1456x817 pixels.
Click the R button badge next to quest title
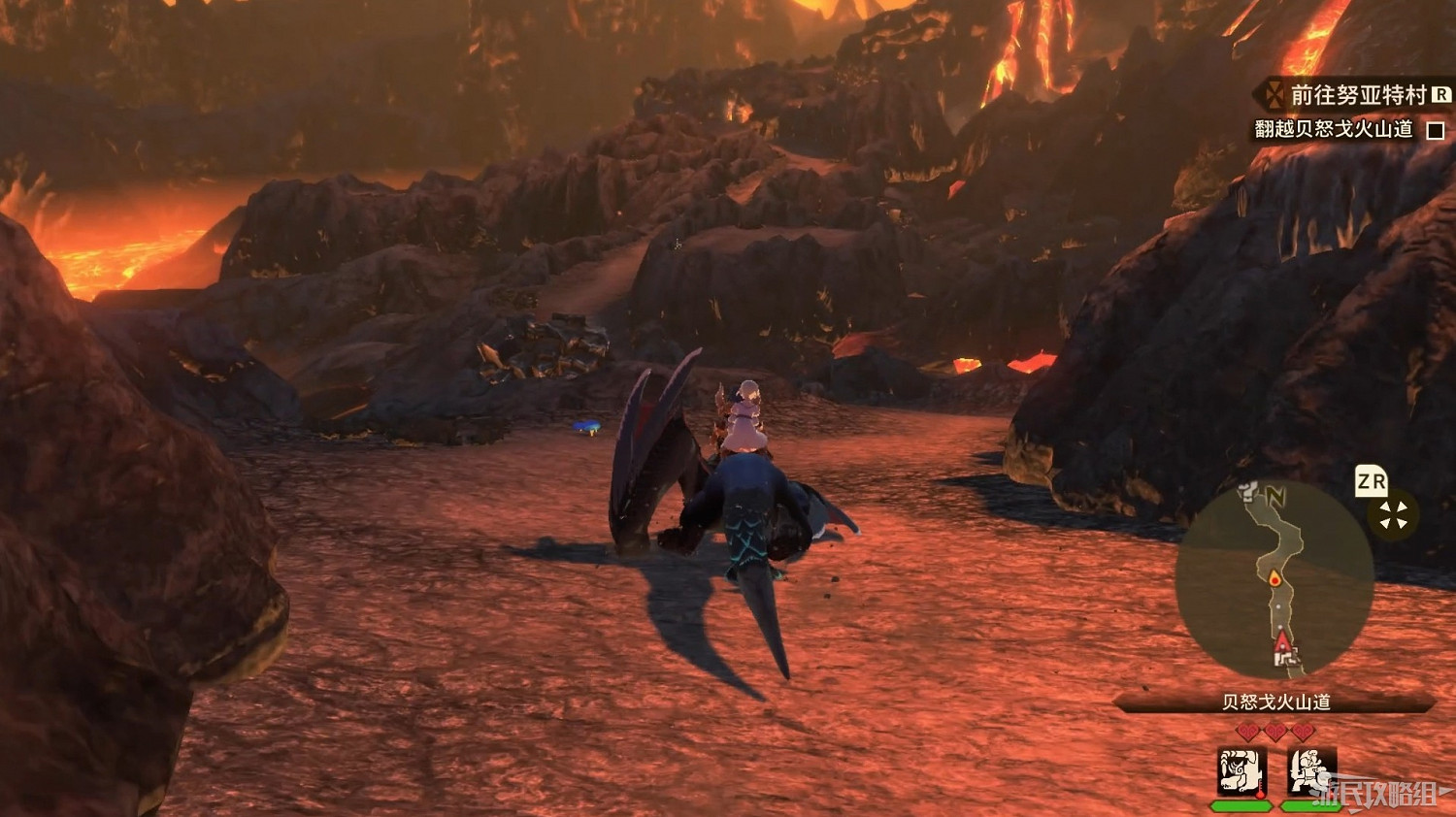pyautogui.click(x=1439, y=94)
